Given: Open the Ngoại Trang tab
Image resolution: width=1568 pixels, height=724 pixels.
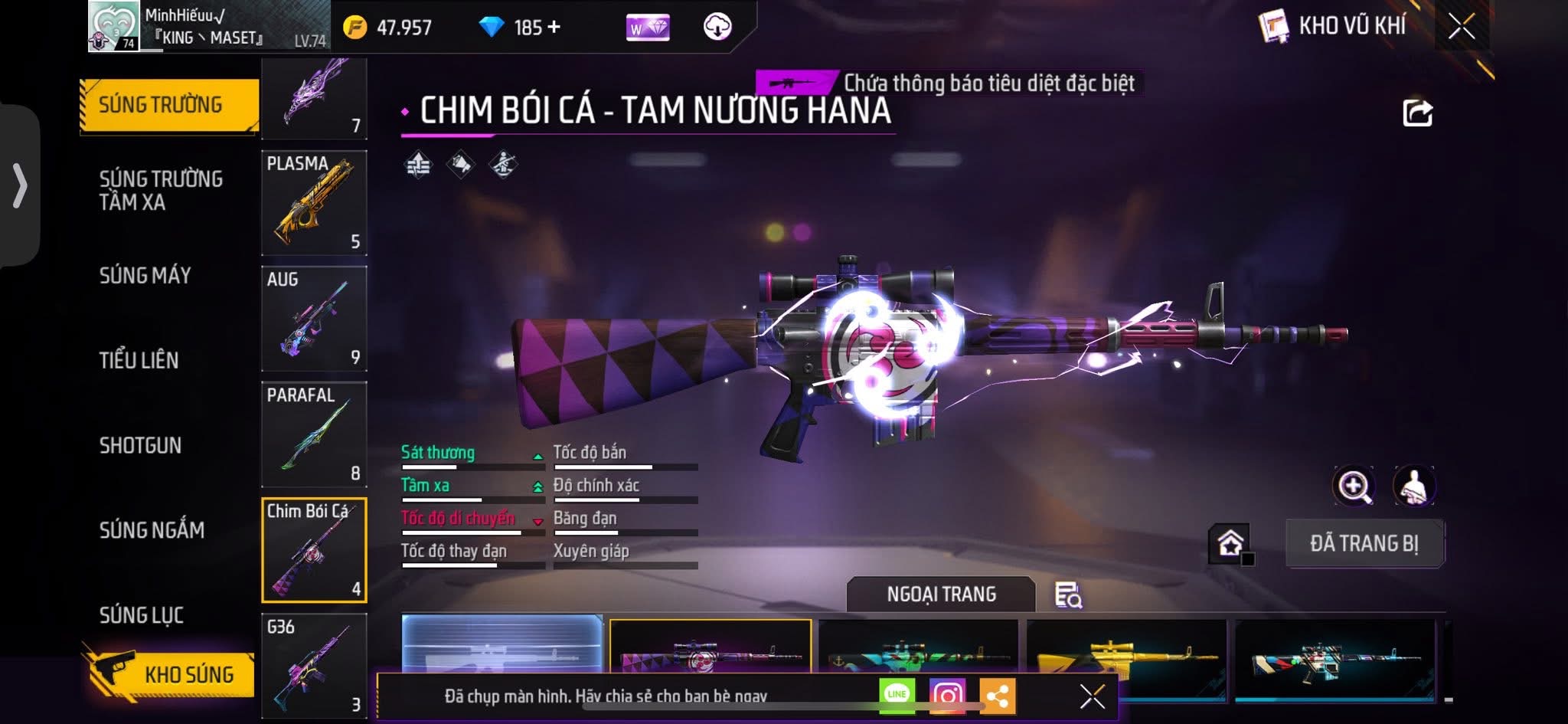Looking at the screenshot, I should click(x=941, y=595).
